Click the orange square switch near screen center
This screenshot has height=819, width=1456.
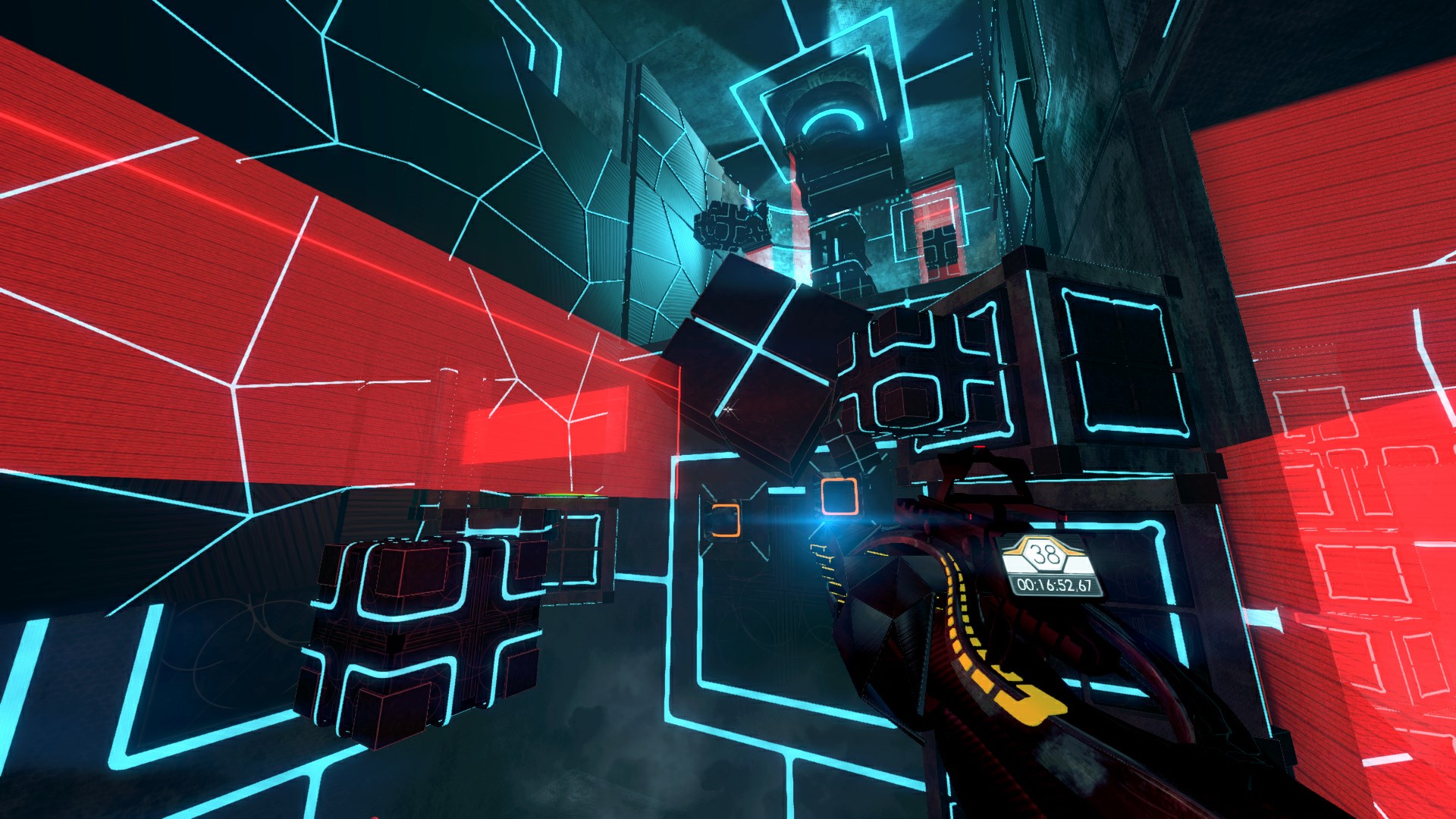(x=839, y=497)
